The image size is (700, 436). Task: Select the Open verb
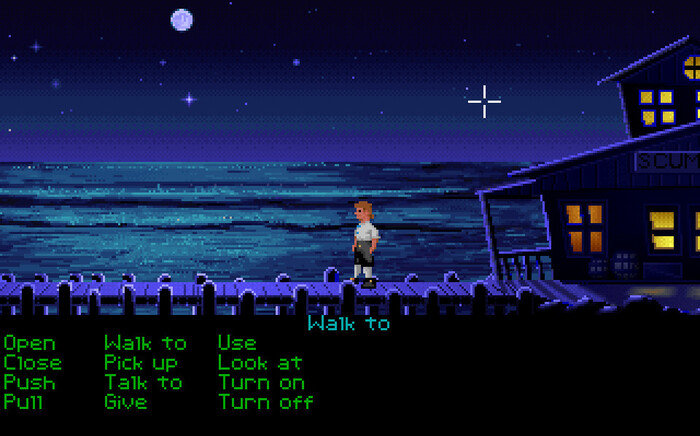click(29, 343)
